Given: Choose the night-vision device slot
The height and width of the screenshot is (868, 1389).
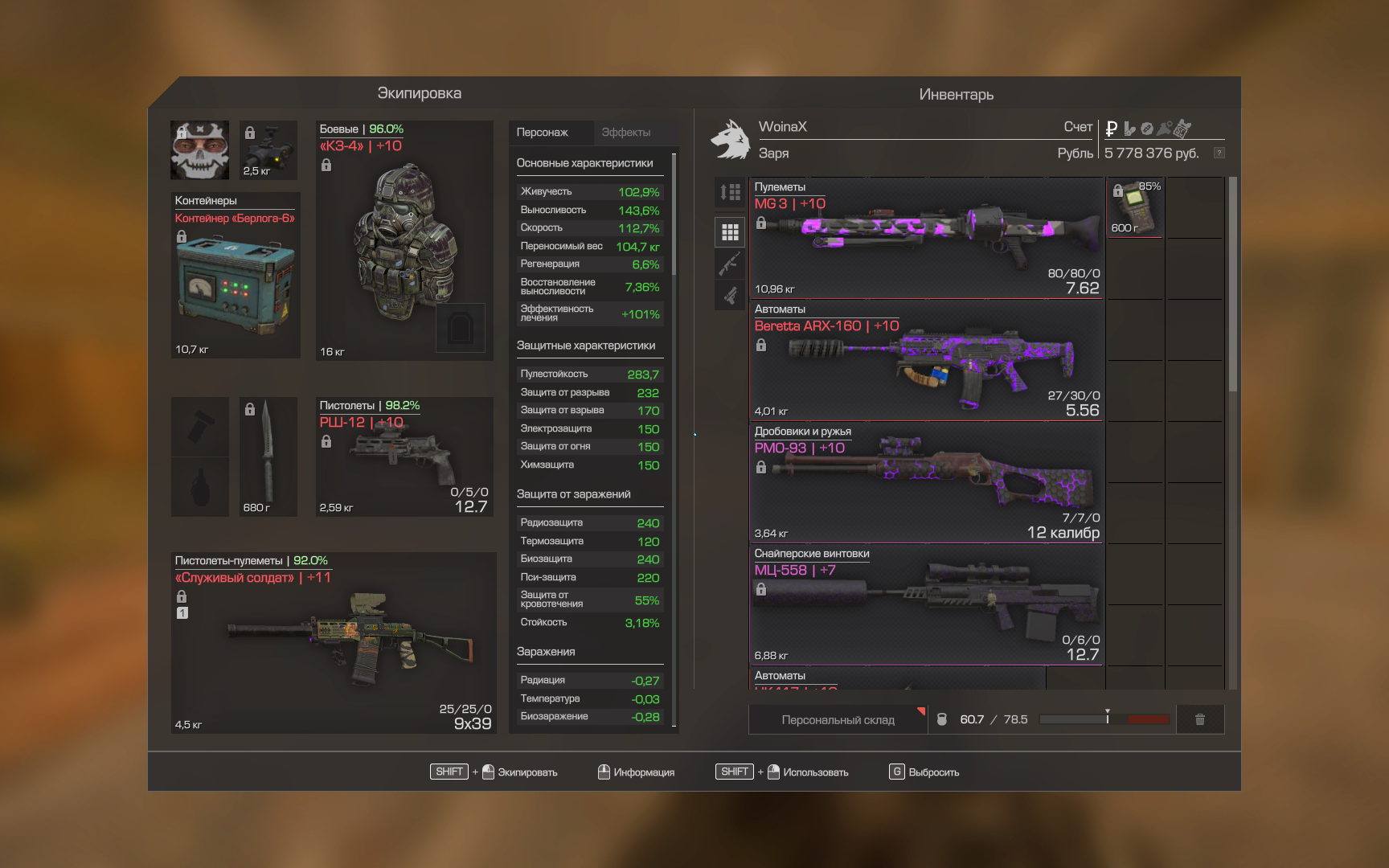Looking at the screenshot, I should pyautogui.click(x=268, y=150).
